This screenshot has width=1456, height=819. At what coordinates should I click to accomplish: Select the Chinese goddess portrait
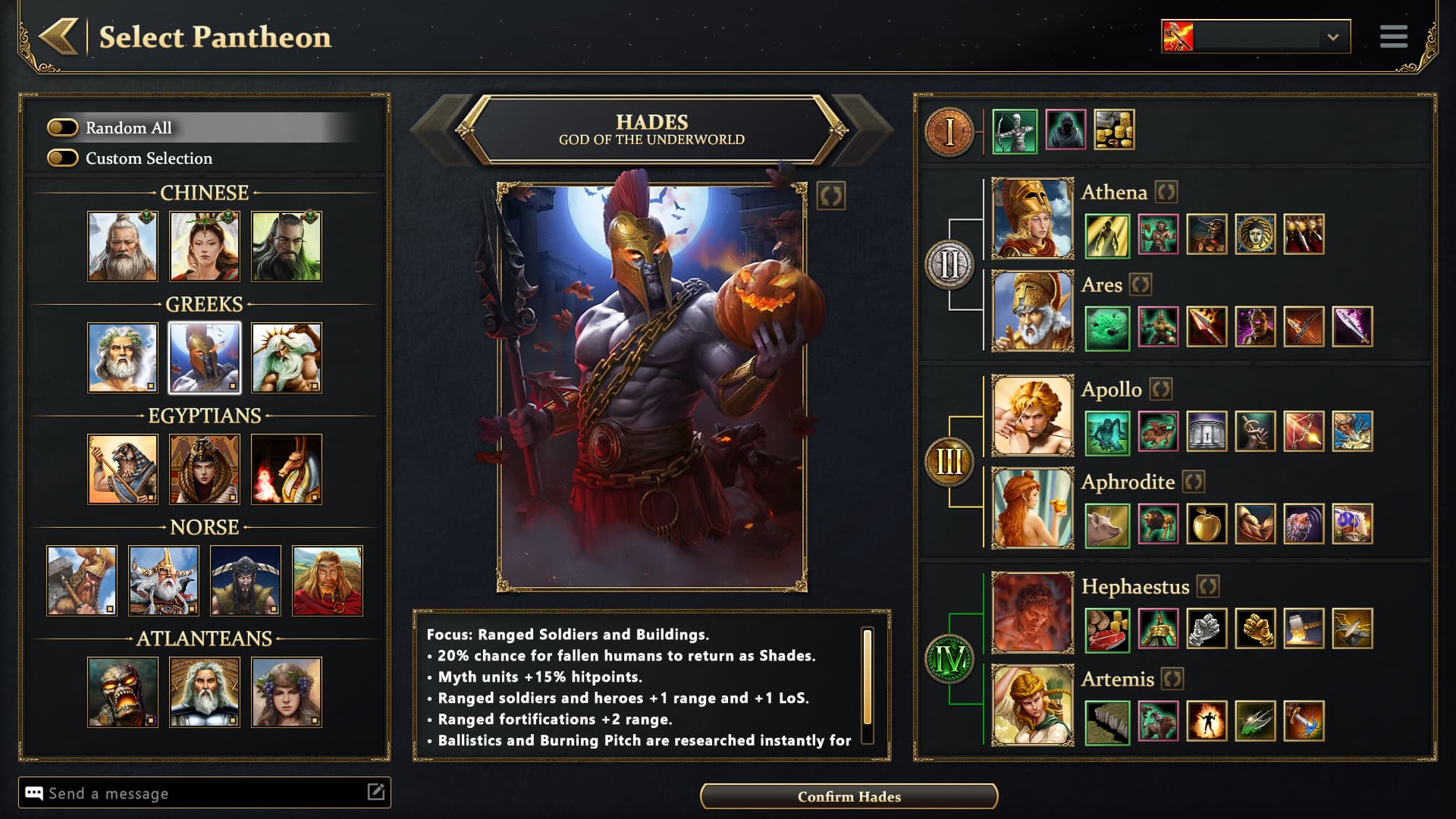click(205, 246)
